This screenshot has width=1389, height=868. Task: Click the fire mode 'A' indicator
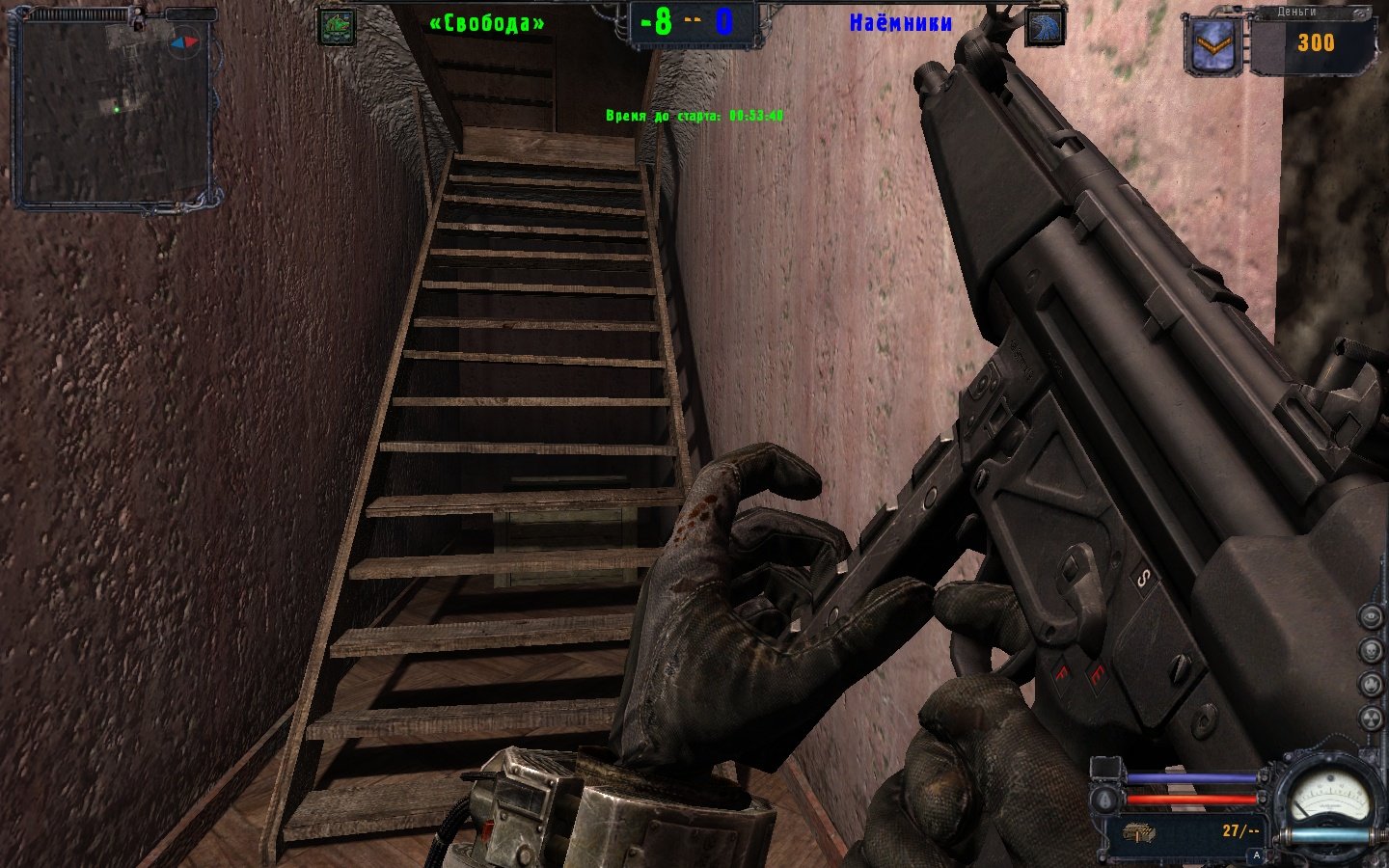click(x=1256, y=854)
